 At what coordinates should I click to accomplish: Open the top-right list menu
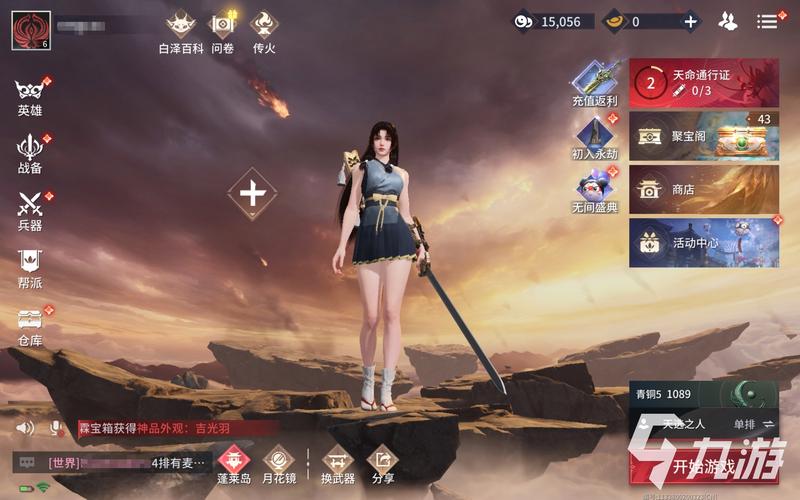click(767, 21)
